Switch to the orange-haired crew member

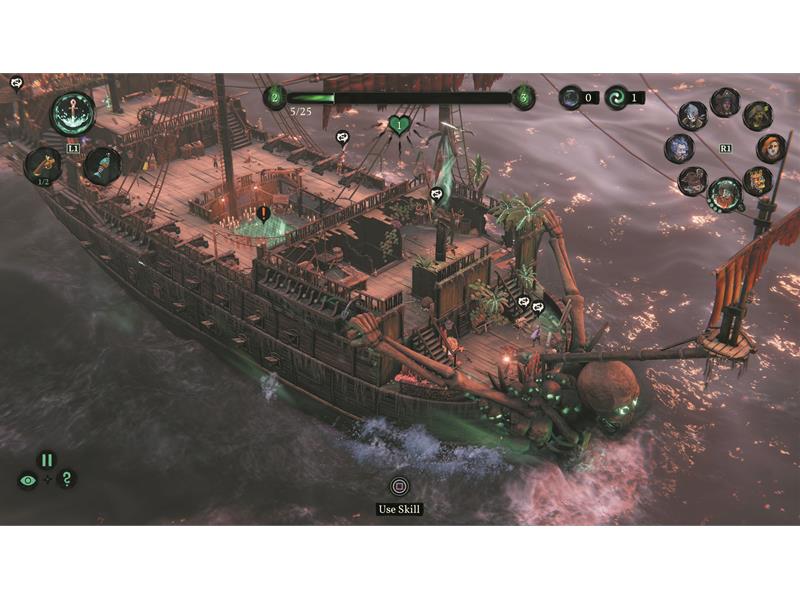point(770,149)
